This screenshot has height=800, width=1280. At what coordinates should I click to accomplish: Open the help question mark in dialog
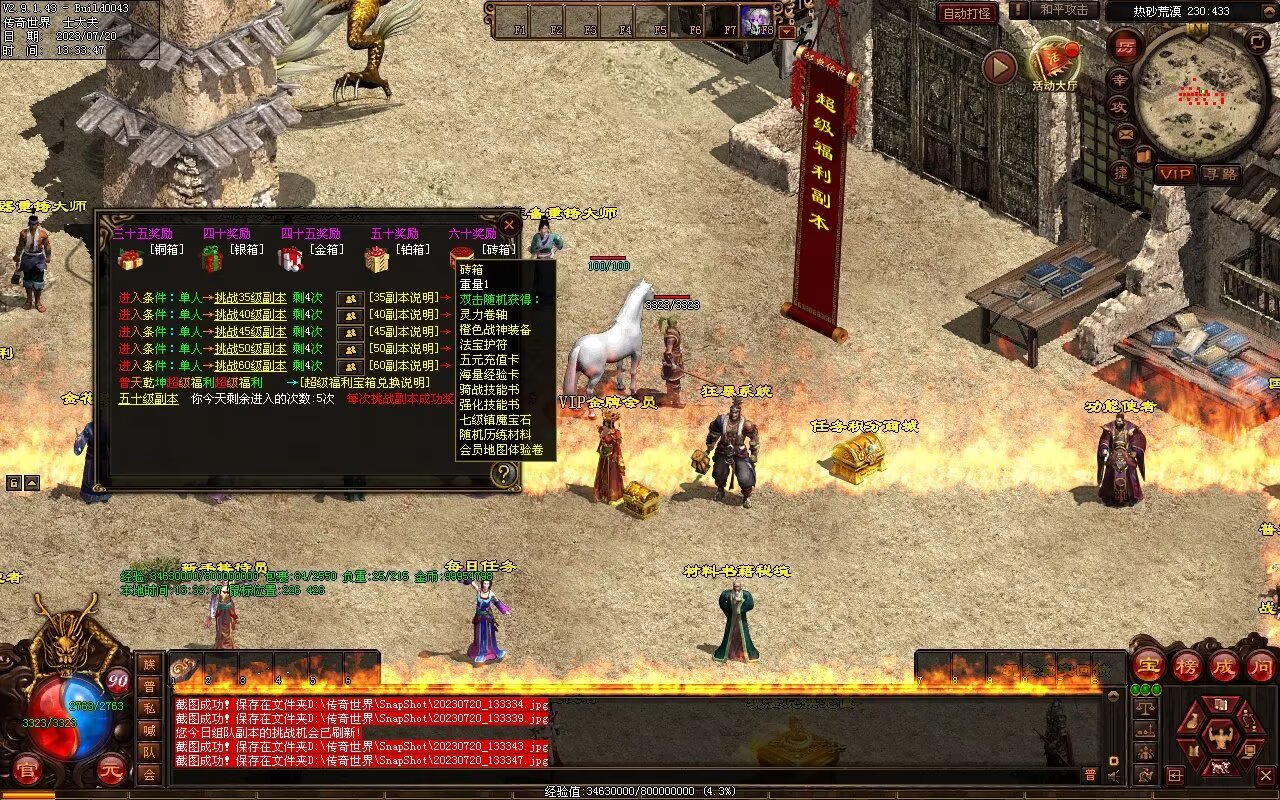click(504, 474)
